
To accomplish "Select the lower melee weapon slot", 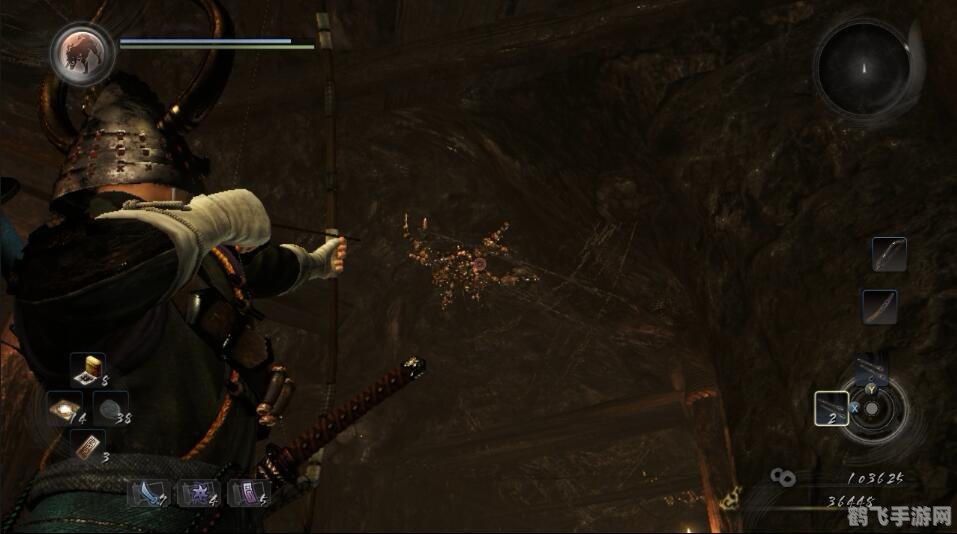I will pyautogui.click(x=879, y=306).
